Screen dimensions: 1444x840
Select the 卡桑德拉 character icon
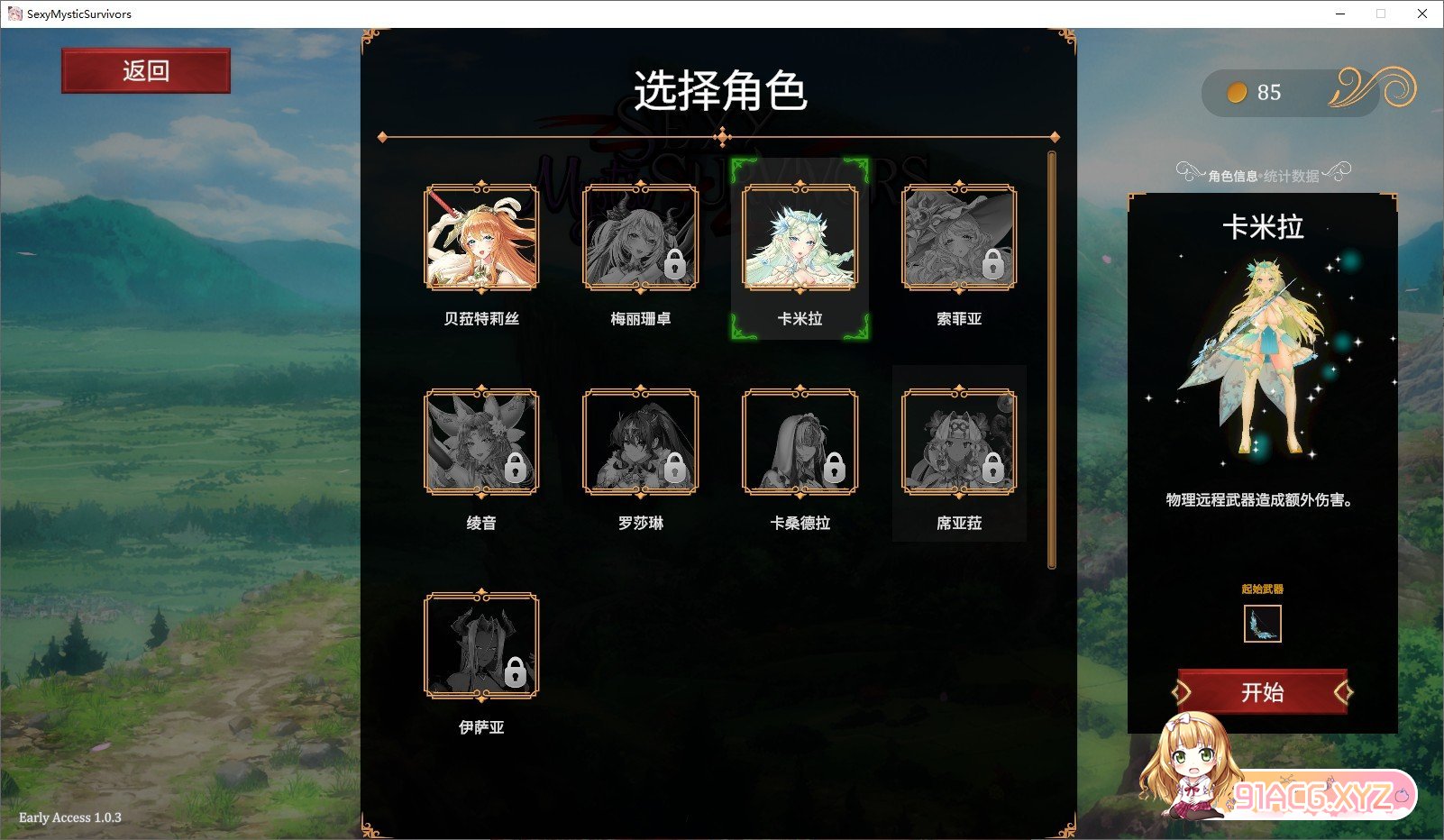click(x=799, y=443)
